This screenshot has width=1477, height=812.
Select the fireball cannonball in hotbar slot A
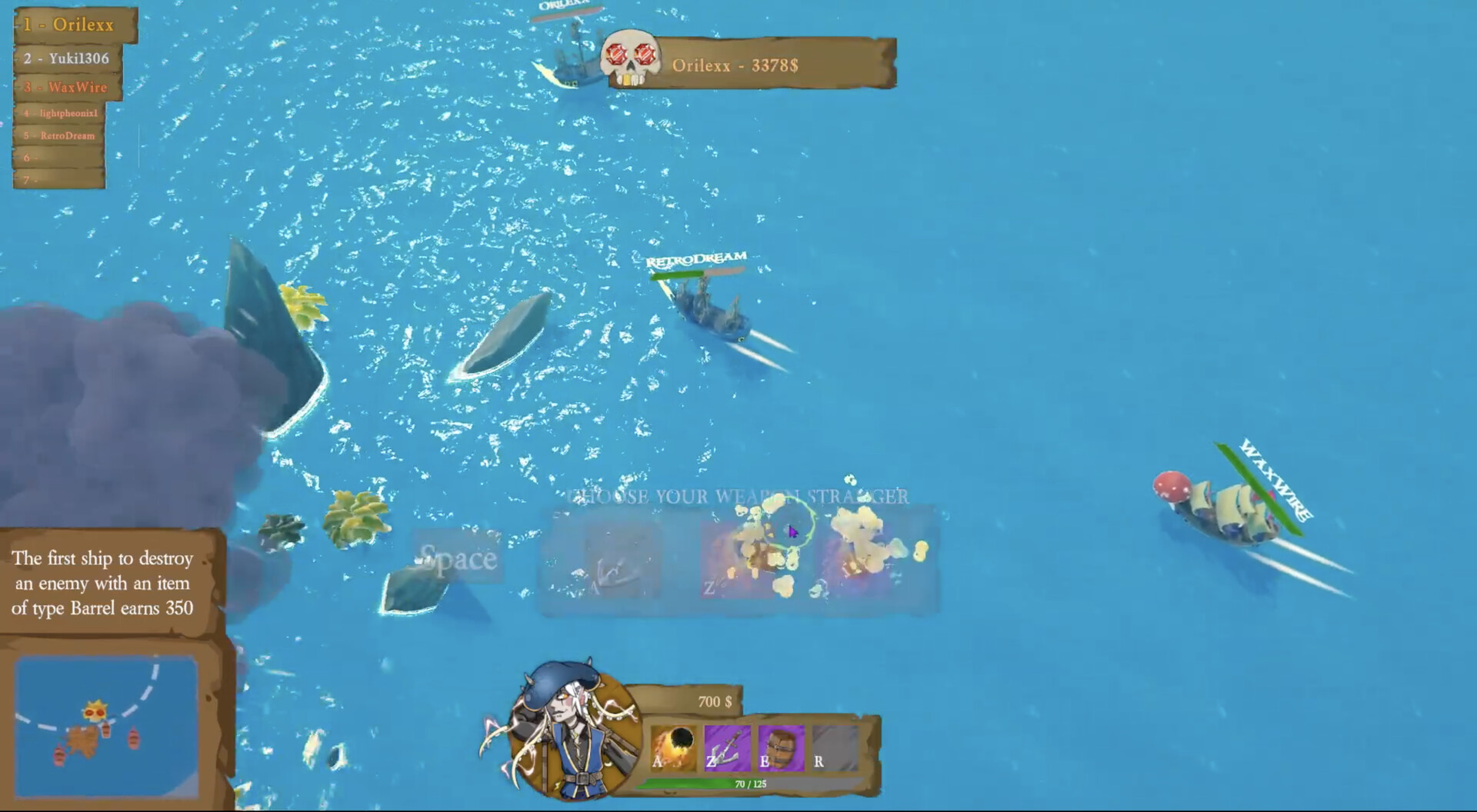point(673,746)
